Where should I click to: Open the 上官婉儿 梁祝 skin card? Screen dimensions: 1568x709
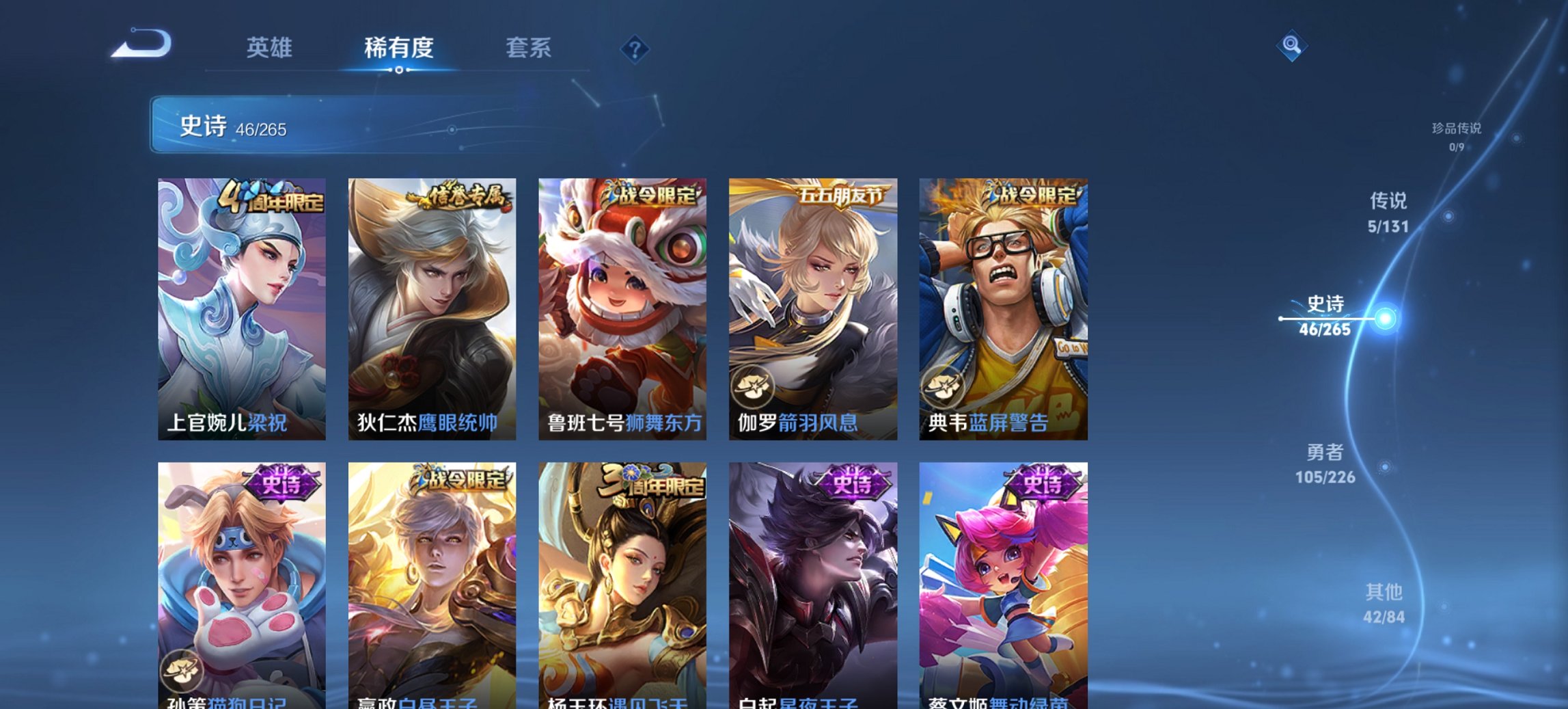pyautogui.click(x=243, y=308)
